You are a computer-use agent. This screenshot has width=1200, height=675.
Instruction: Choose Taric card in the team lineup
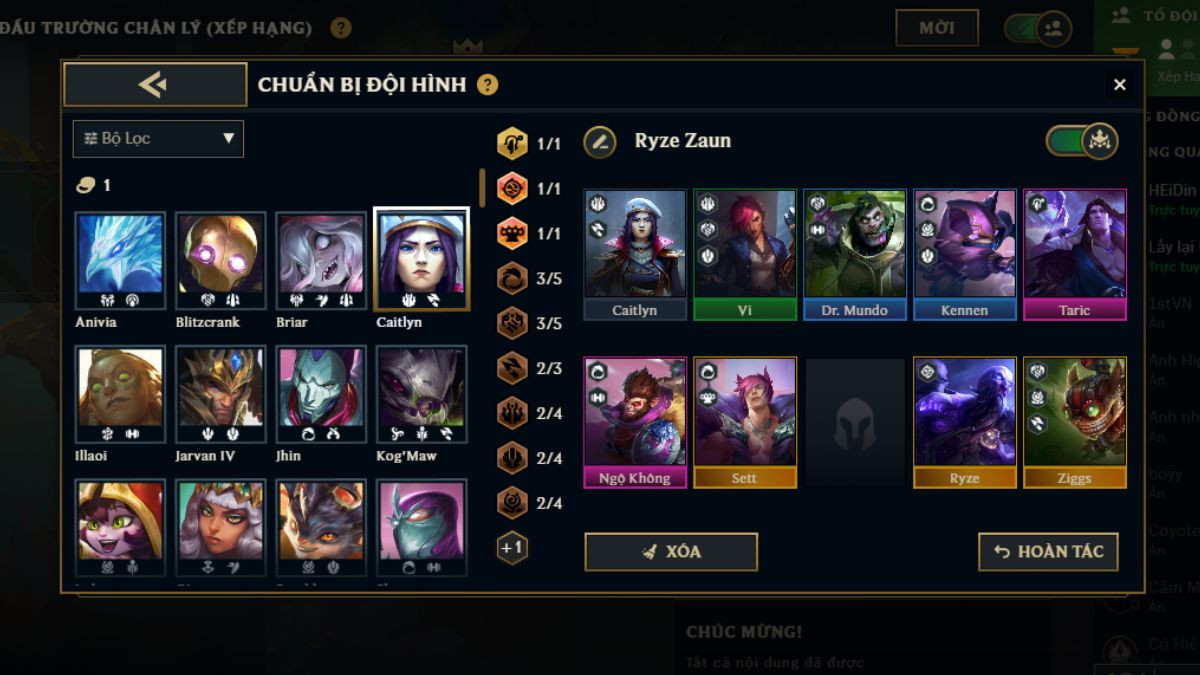(x=1075, y=254)
